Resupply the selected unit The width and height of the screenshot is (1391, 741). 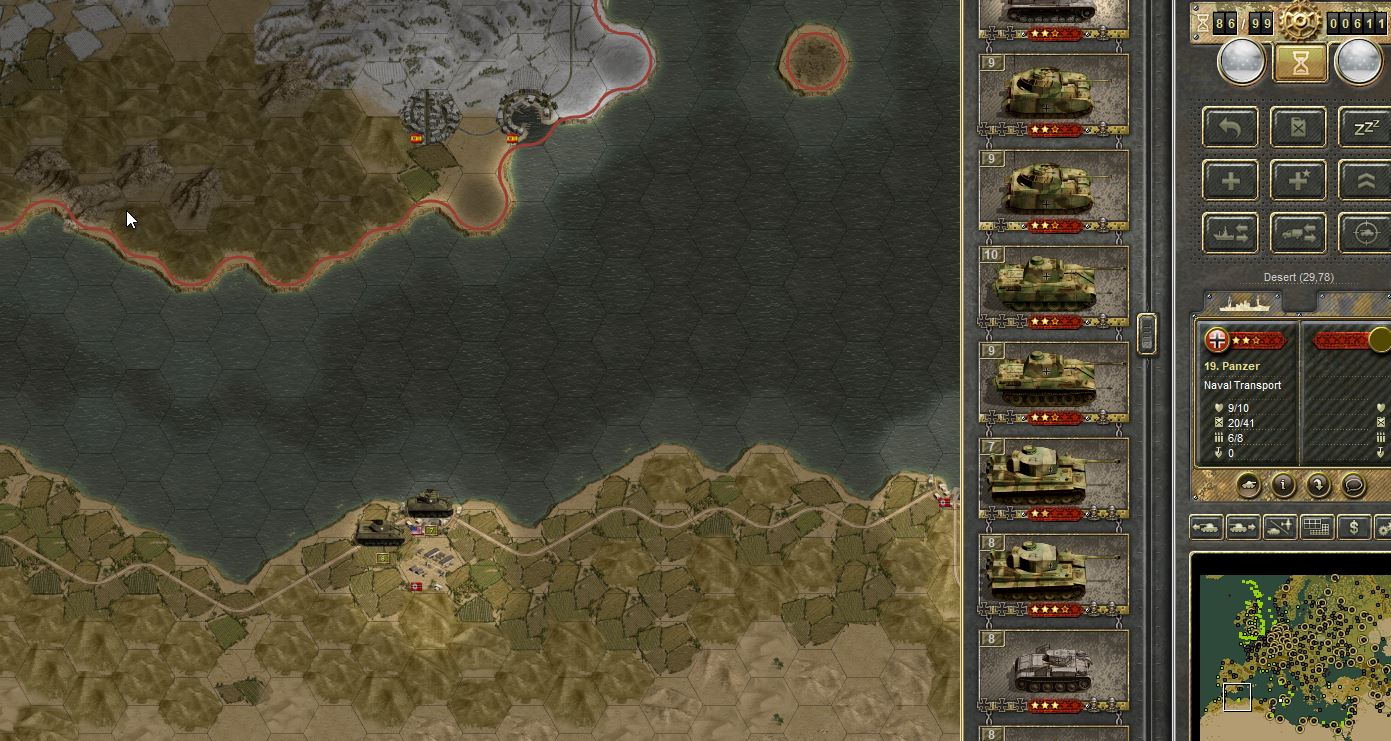click(1298, 127)
